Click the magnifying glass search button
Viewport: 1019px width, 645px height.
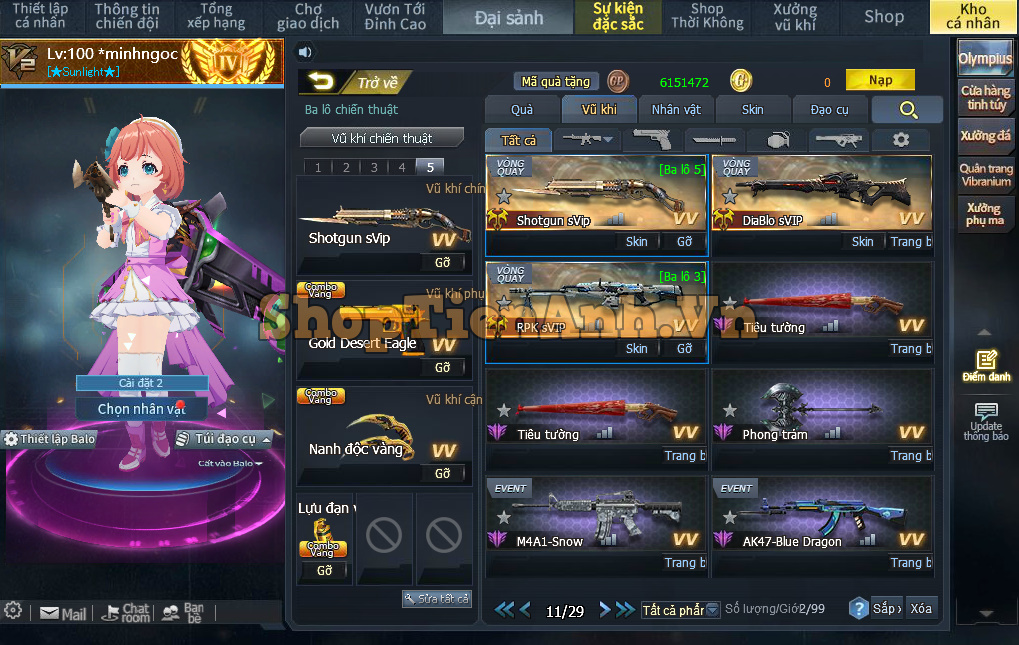pyautogui.click(x=907, y=110)
